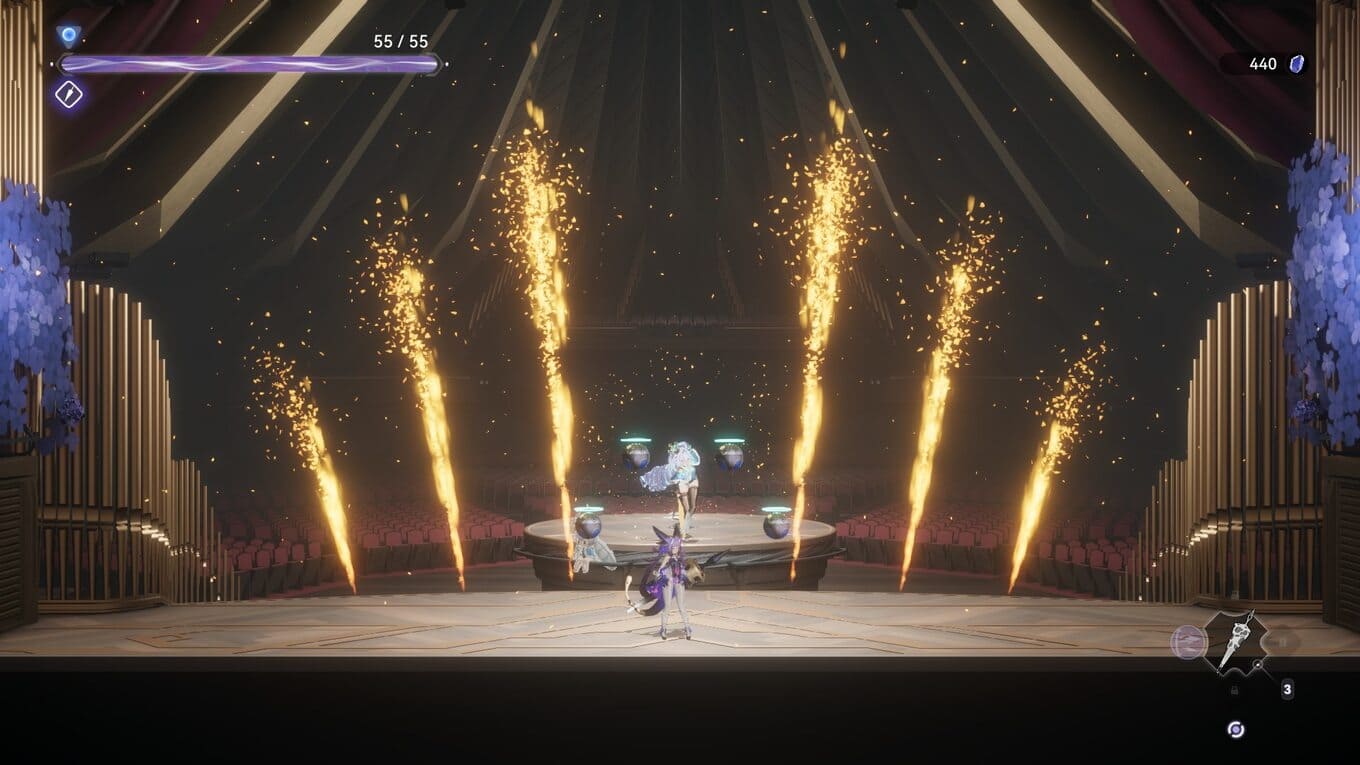1360x765 pixels.
Task: Click the blue crystal currency icon
Action: 1298,64
